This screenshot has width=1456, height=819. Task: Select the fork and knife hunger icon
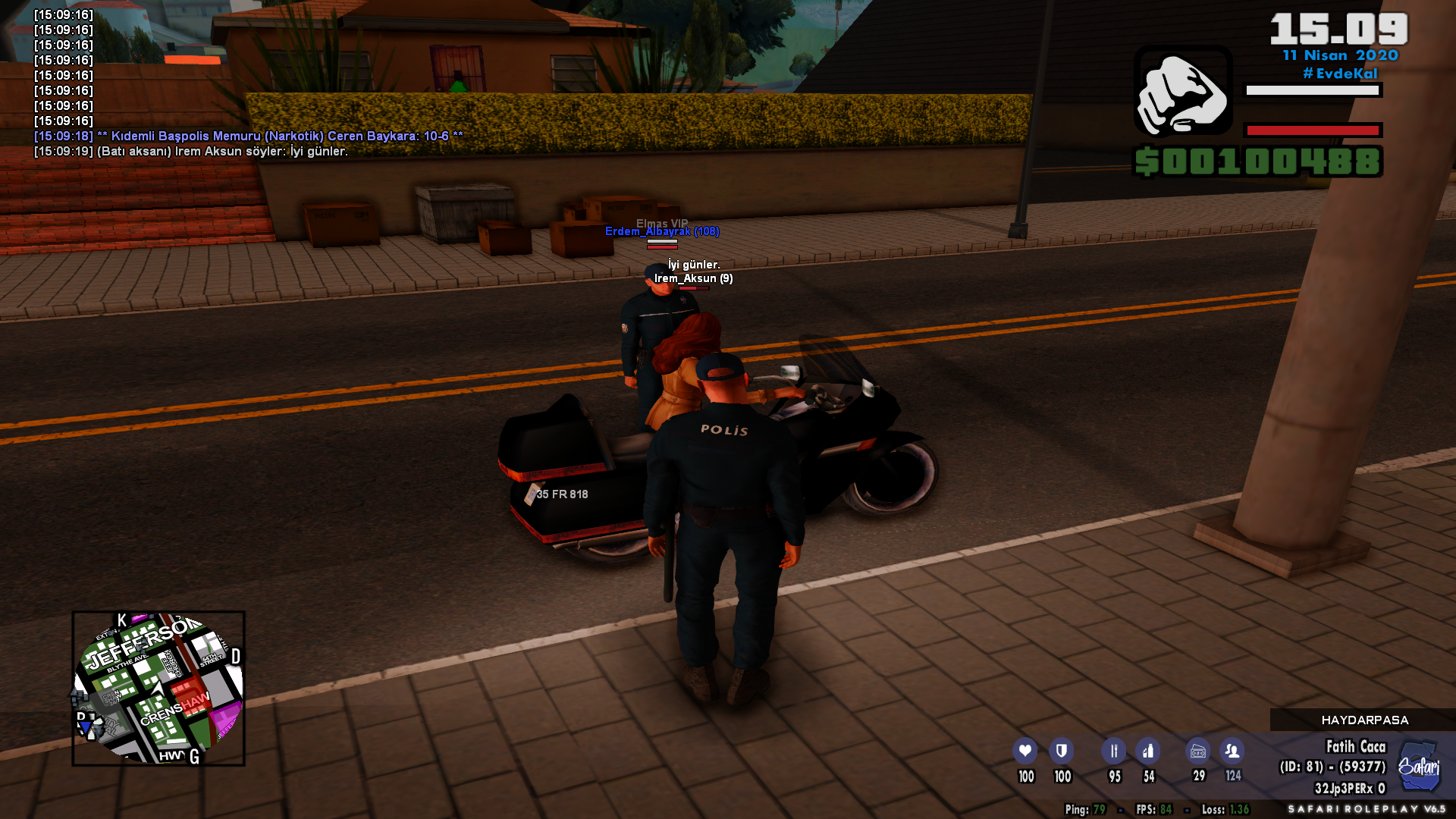pyautogui.click(x=1113, y=751)
